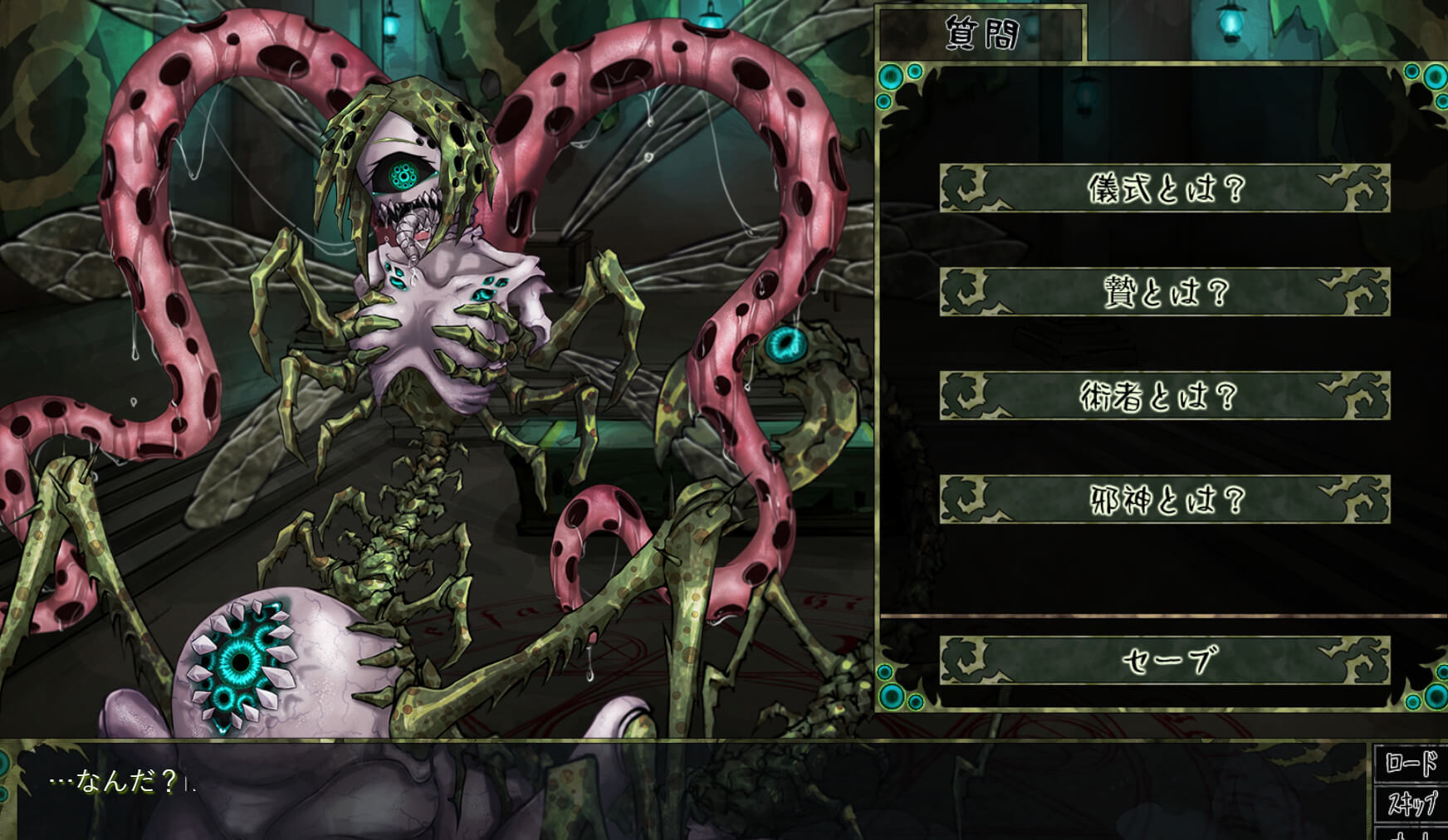The image size is (1448, 840).
Task: Choose the 贄とは？ question
Action: pos(1164,292)
